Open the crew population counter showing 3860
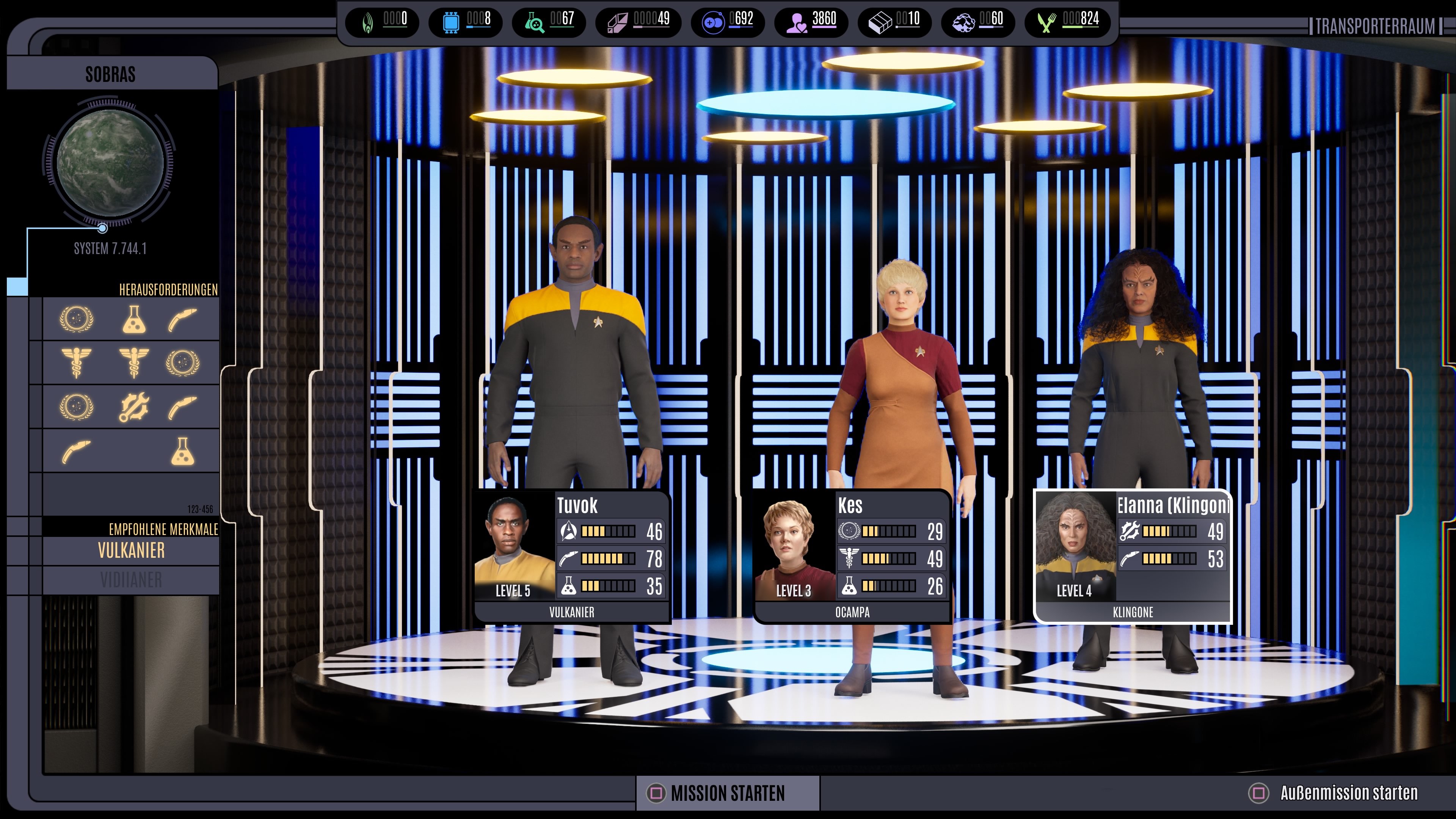The height and width of the screenshot is (819, 1456). pos(798,23)
